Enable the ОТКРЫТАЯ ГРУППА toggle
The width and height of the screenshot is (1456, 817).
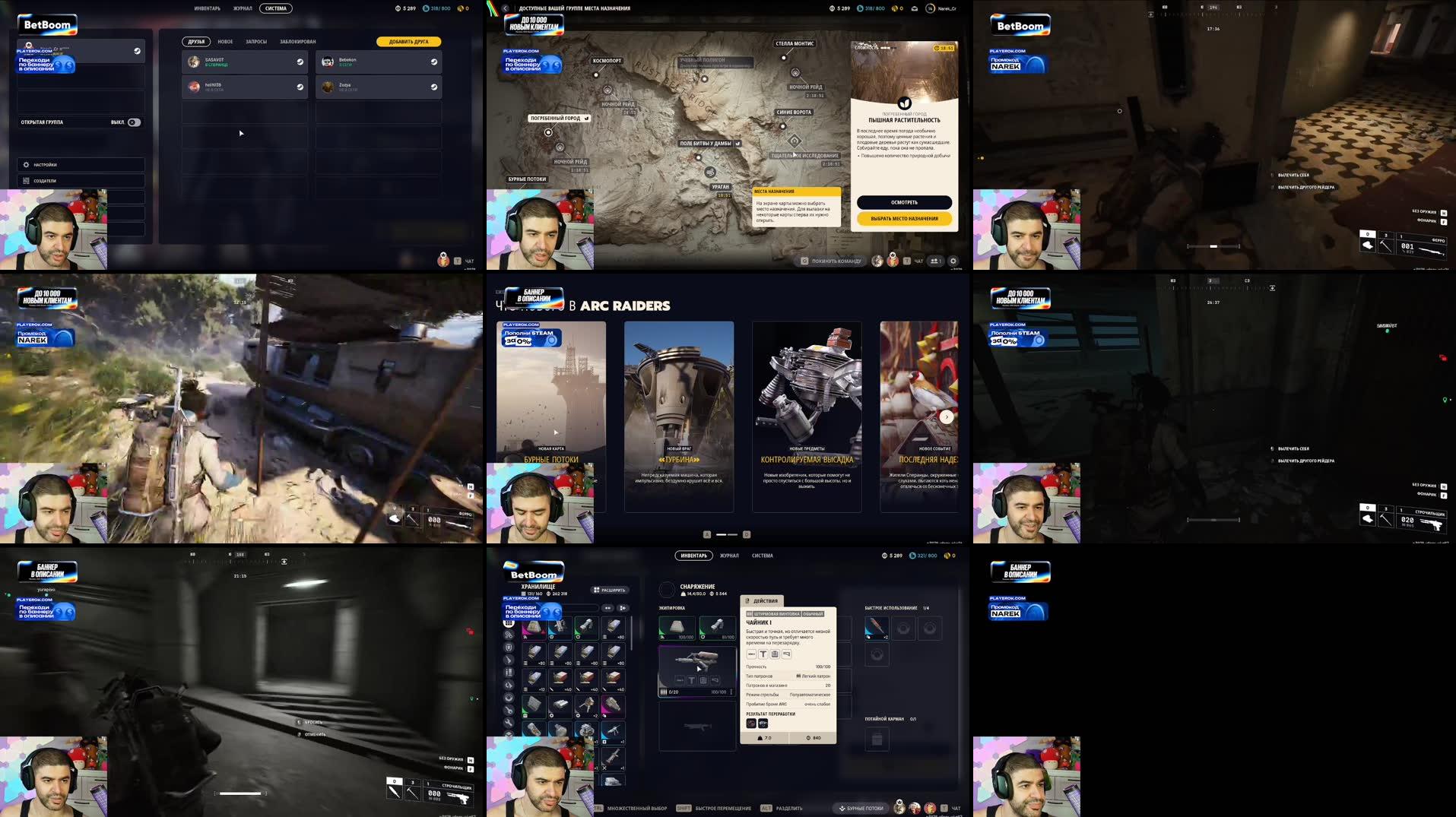tap(134, 122)
